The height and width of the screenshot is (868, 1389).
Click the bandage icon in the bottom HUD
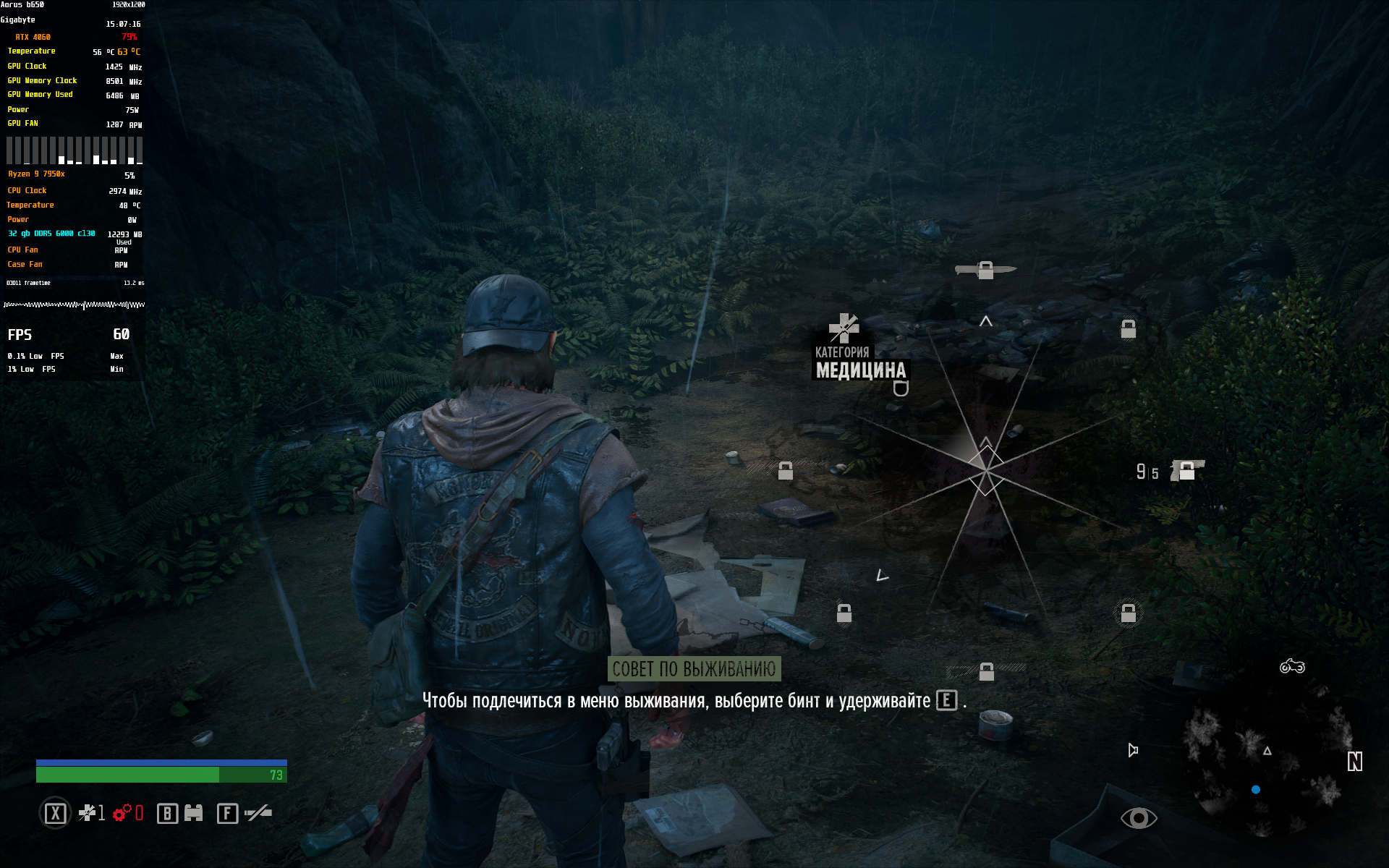click(87, 813)
